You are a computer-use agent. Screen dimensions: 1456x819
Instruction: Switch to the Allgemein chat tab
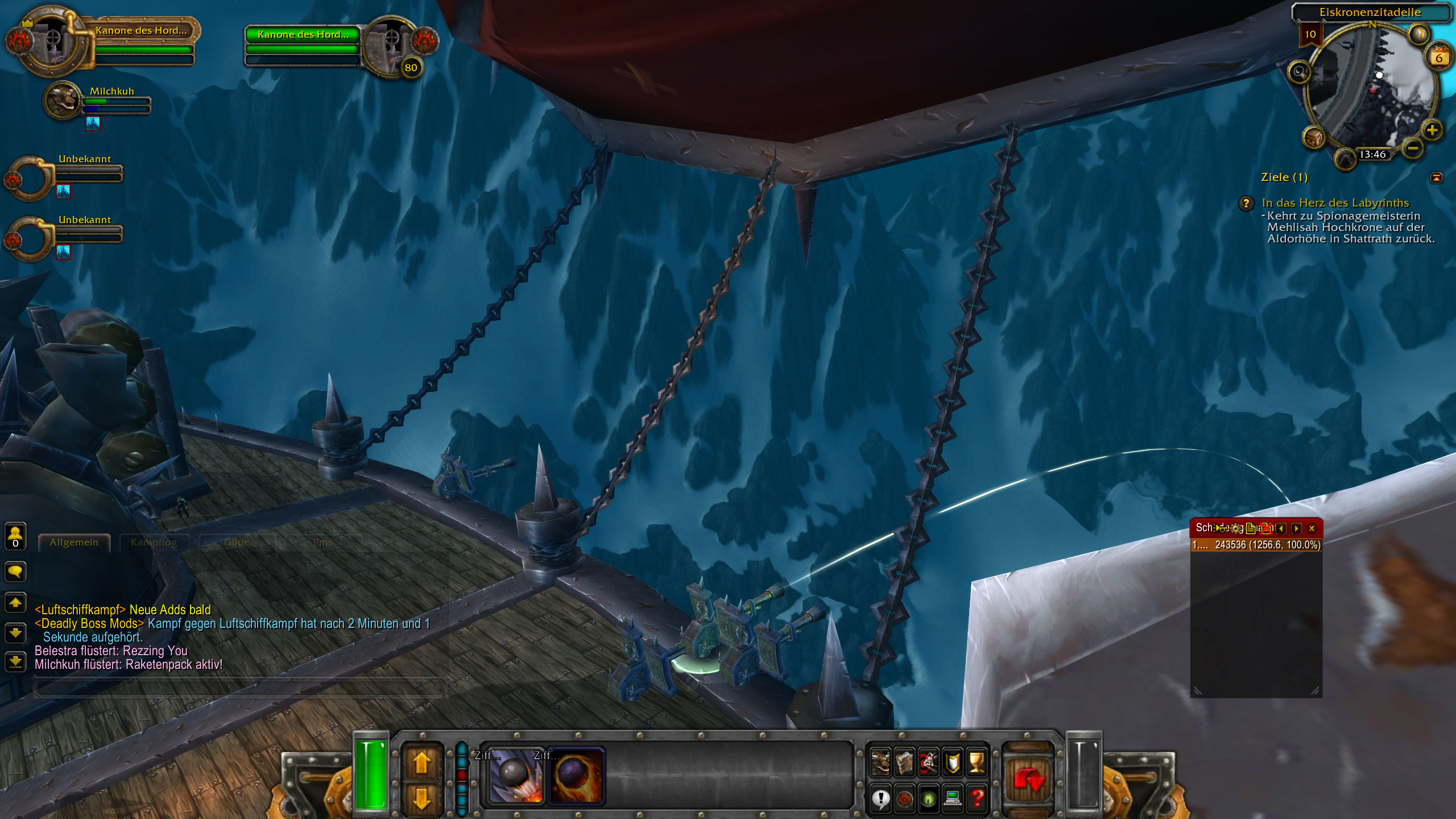[73, 542]
